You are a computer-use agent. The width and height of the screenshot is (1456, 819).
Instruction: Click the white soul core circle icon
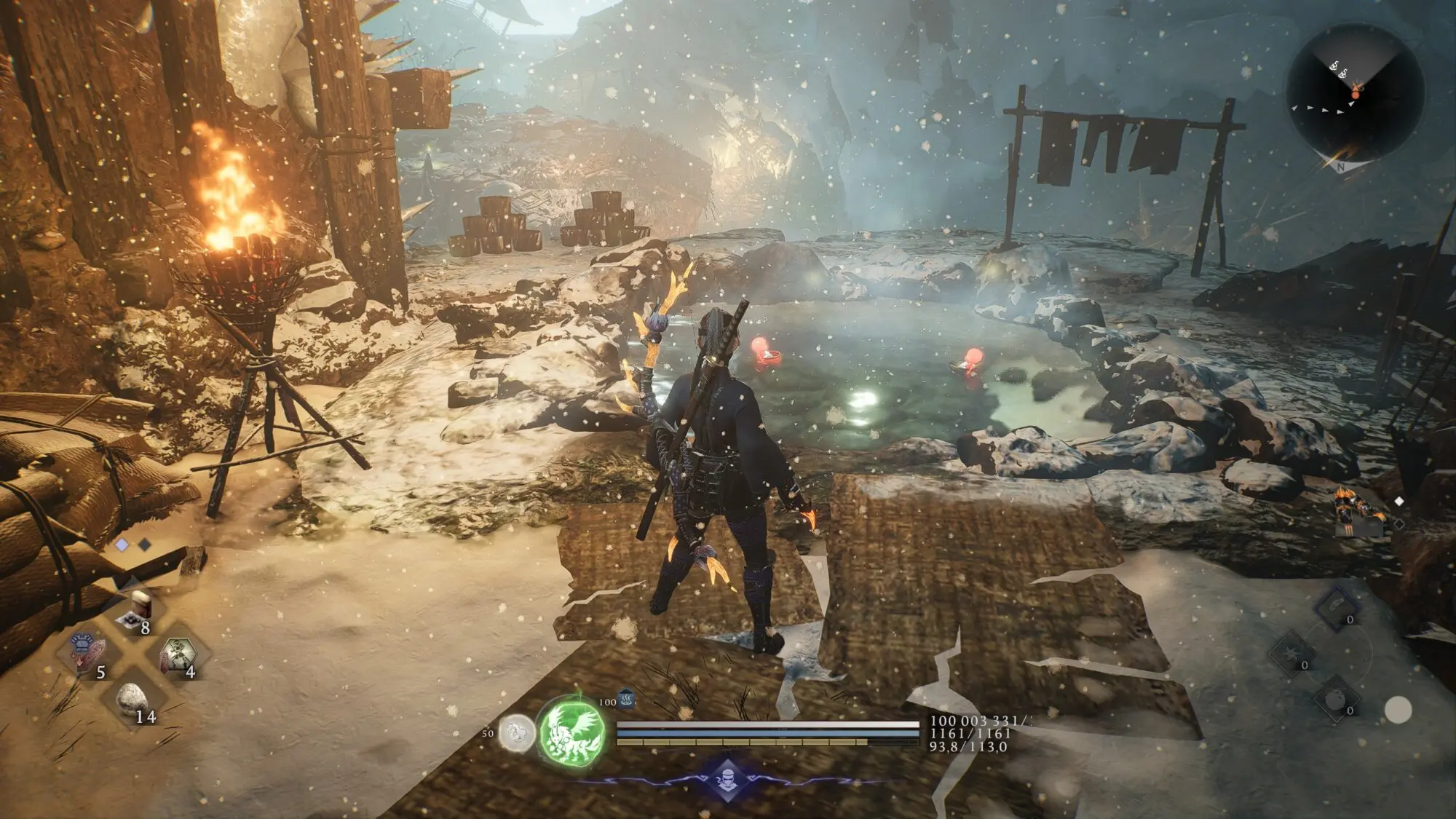[518, 733]
